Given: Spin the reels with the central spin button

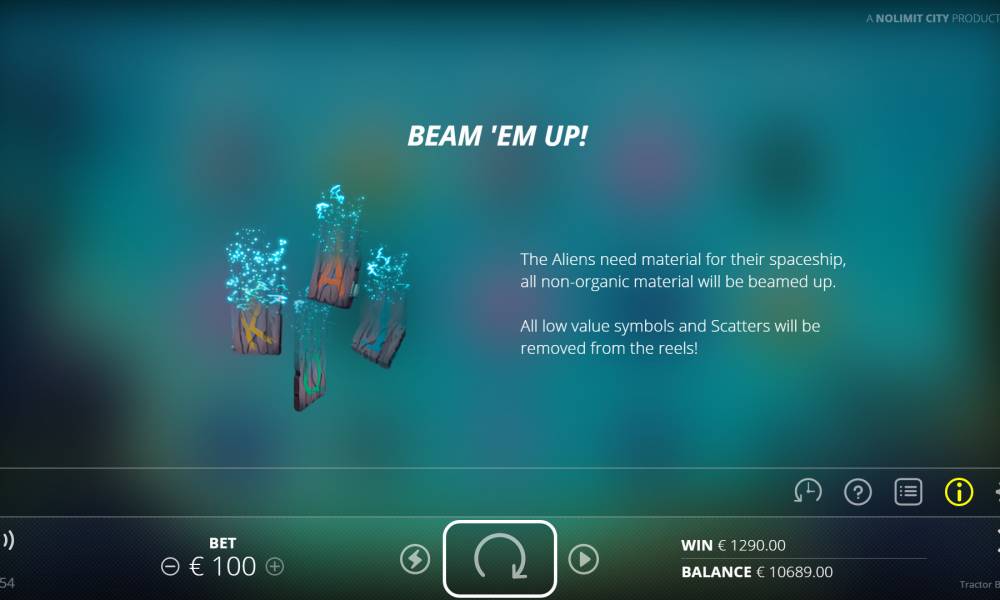Looking at the screenshot, I should click(x=499, y=558).
